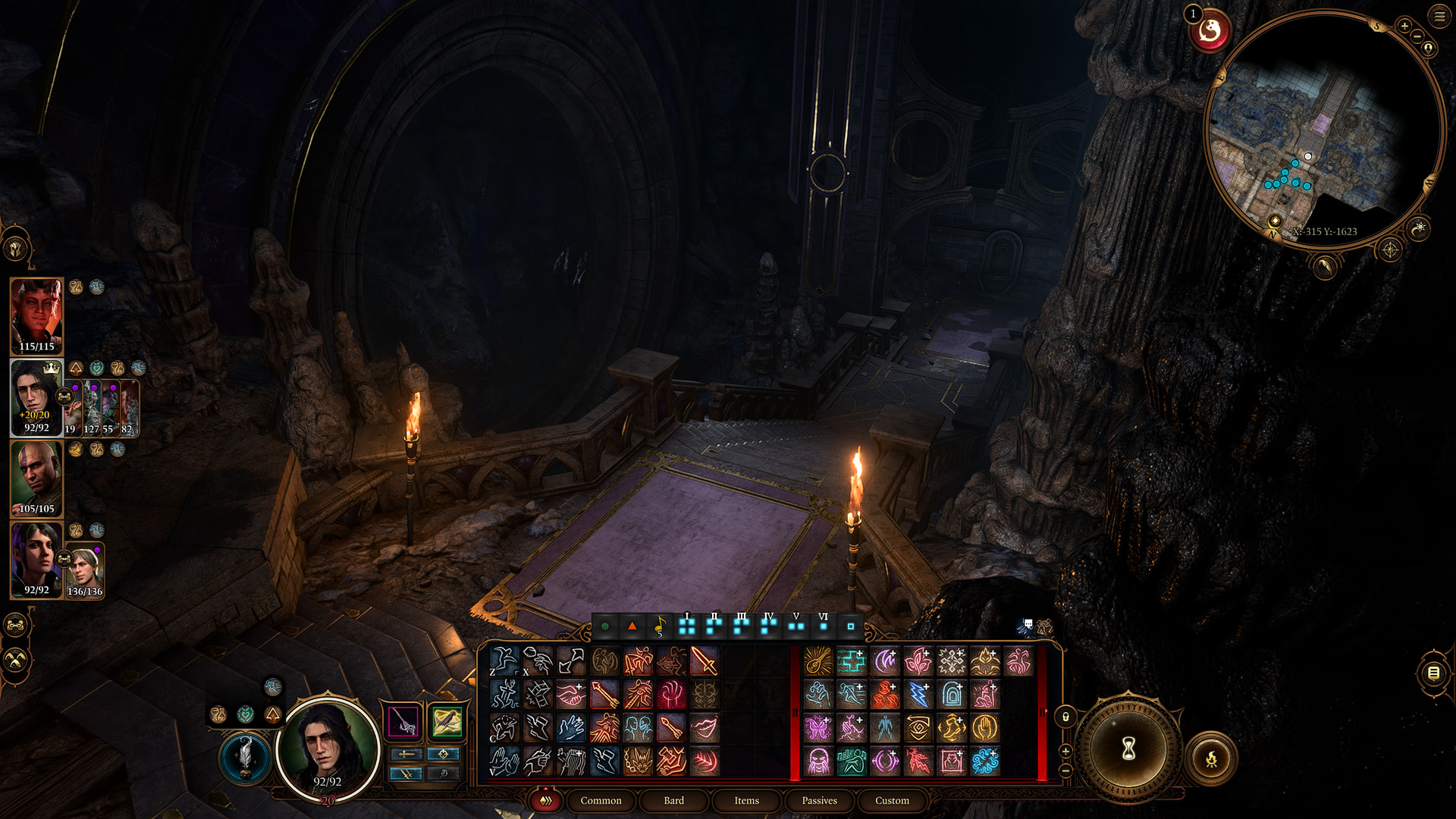The image size is (1456, 819).
Task: Switch to the Common hotbar tab
Action: tap(601, 800)
